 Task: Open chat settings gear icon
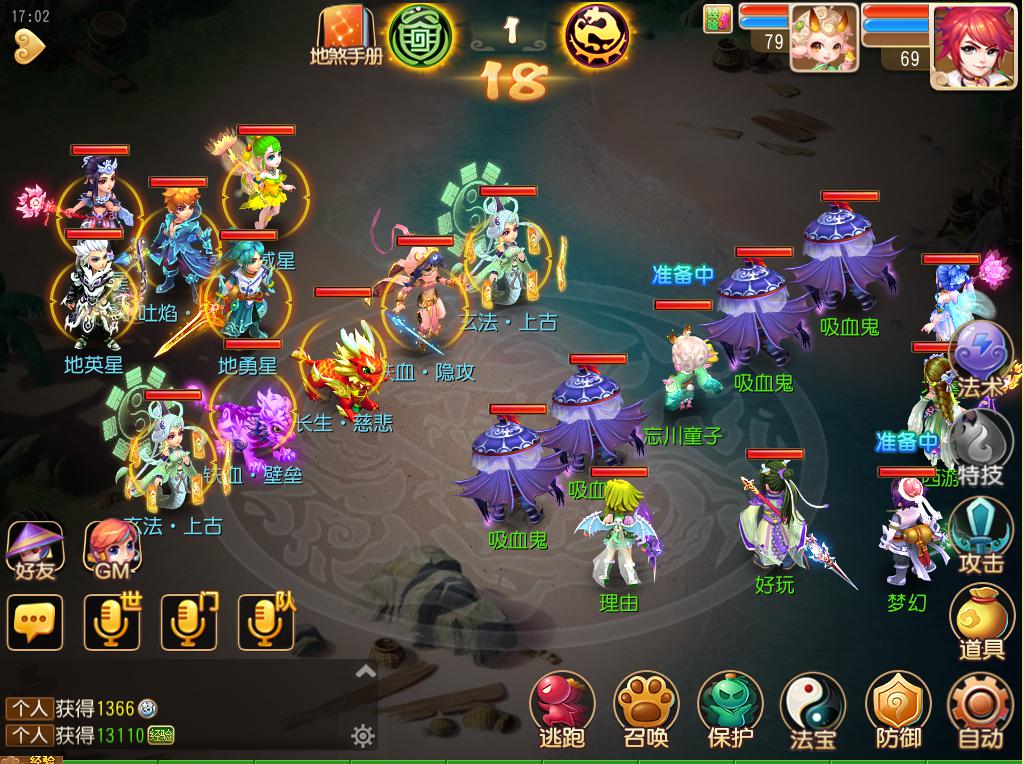point(363,737)
